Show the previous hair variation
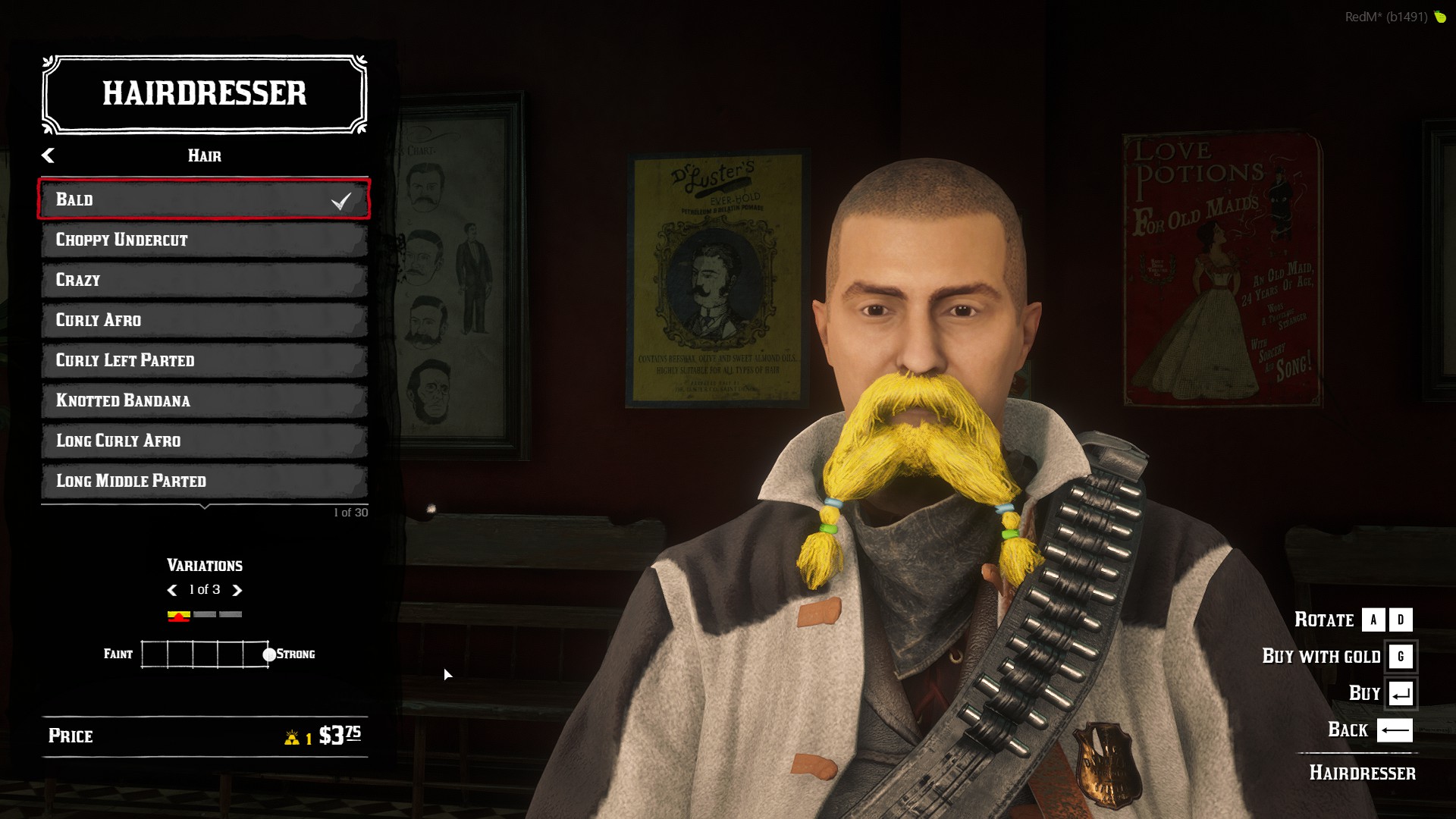This screenshot has height=819, width=1456. click(x=171, y=590)
